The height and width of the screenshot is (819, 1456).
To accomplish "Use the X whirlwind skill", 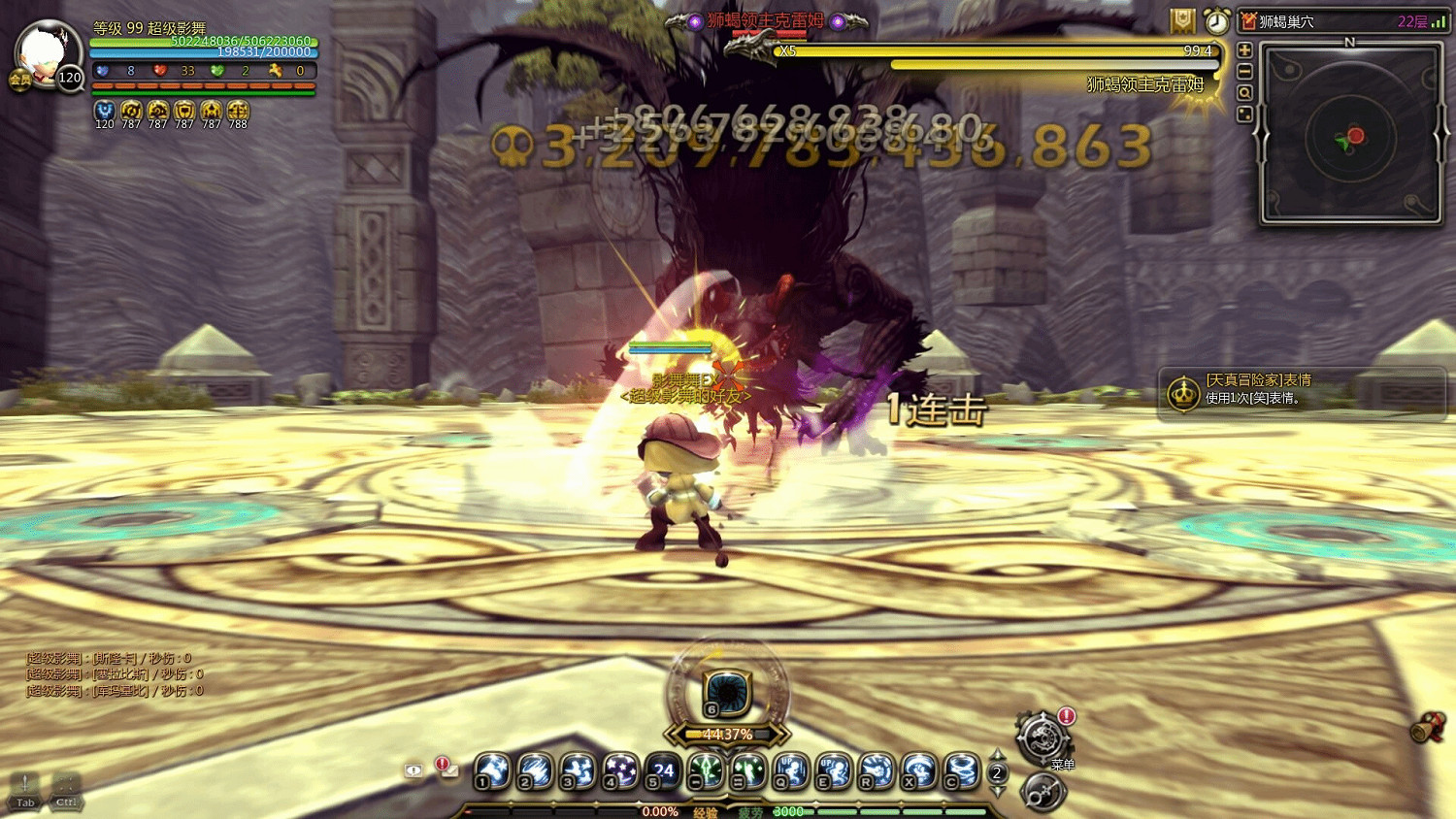I will (x=919, y=770).
